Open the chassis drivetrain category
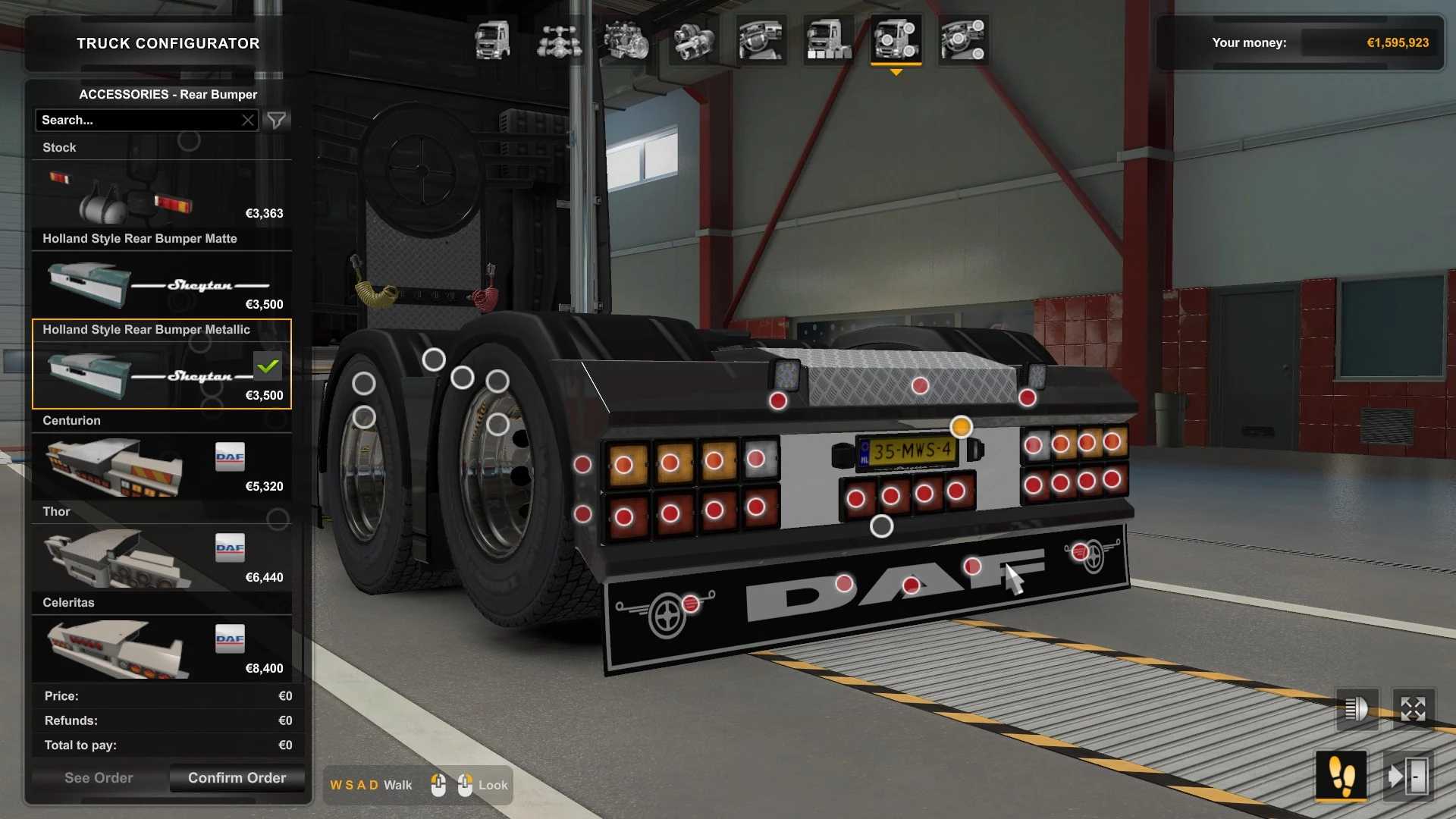Viewport: 1456px width, 819px height. point(559,40)
